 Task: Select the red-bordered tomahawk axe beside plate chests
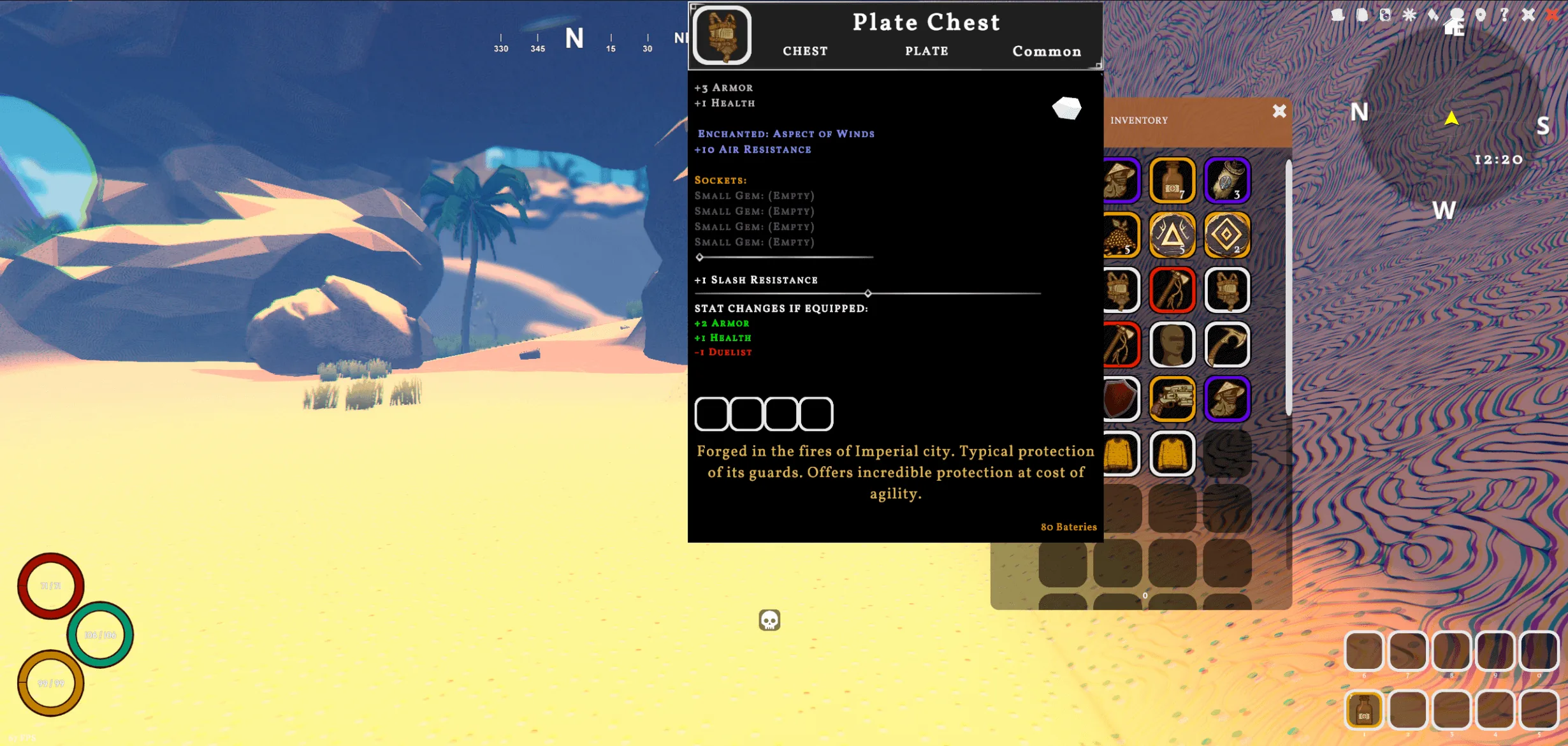[x=1172, y=290]
